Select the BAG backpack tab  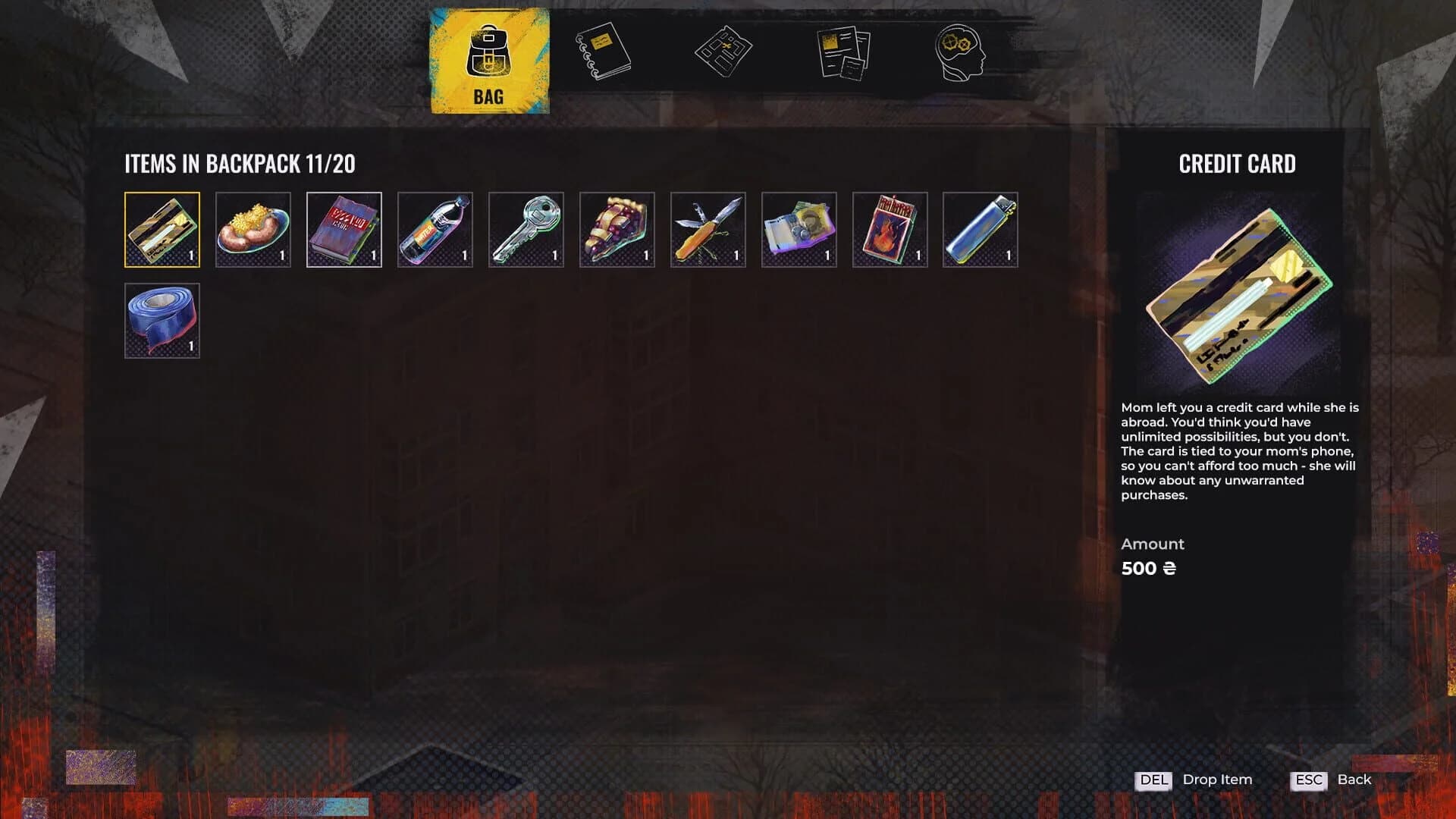pyautogui.click(x=490, y=61)
